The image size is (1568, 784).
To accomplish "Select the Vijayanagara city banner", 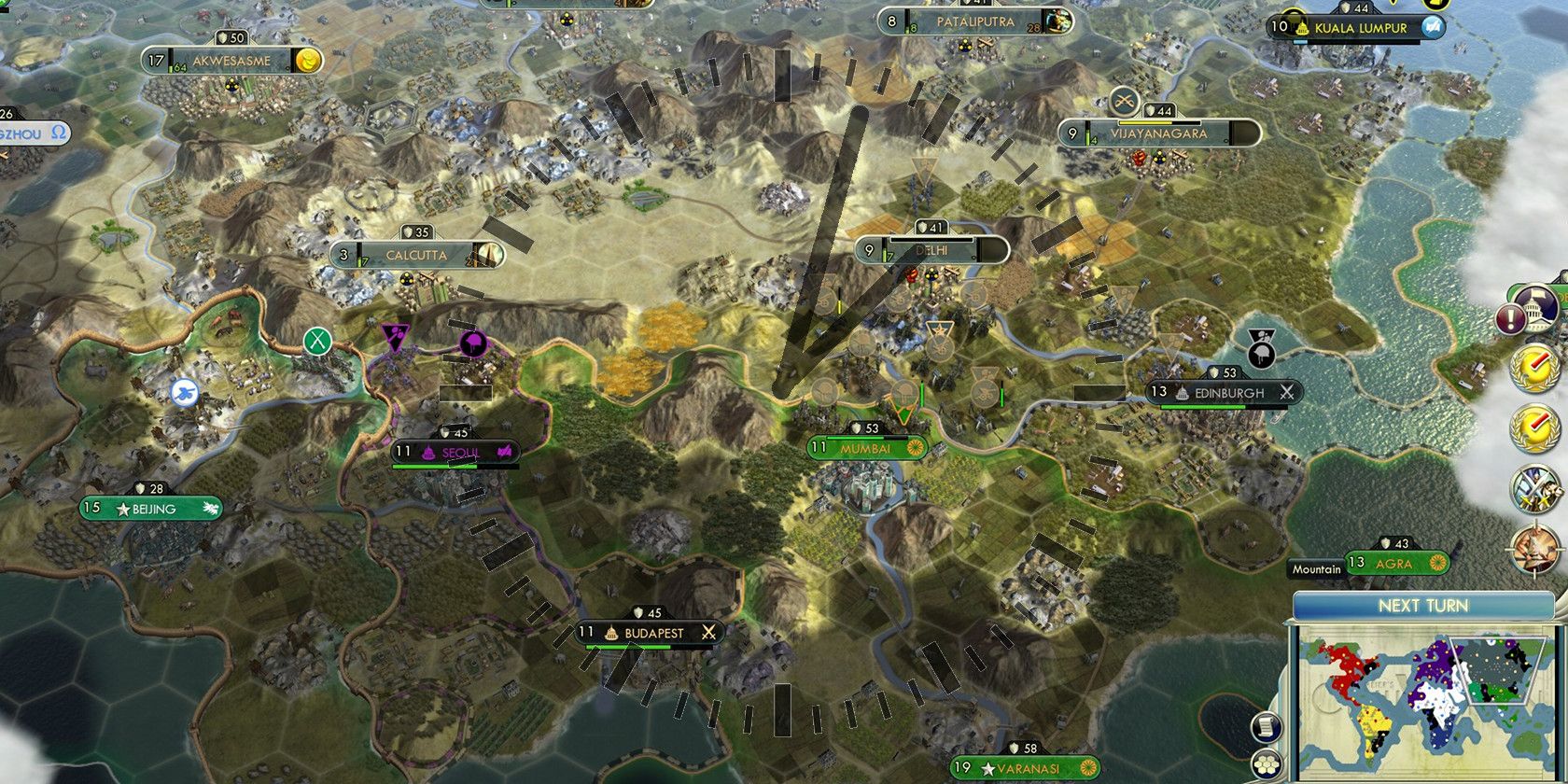I will point(1159,133).
